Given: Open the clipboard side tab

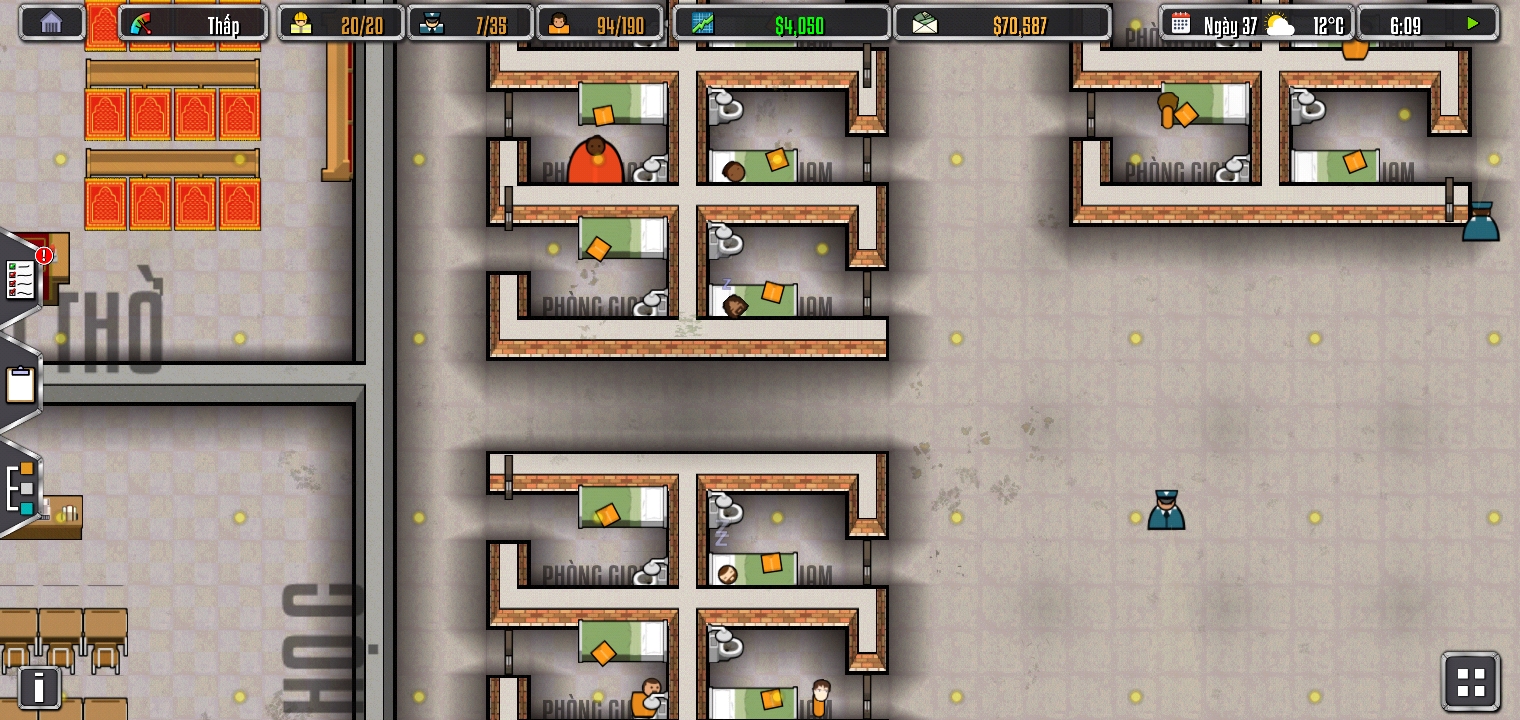Looking at the screenshot, I should [20, 385].
